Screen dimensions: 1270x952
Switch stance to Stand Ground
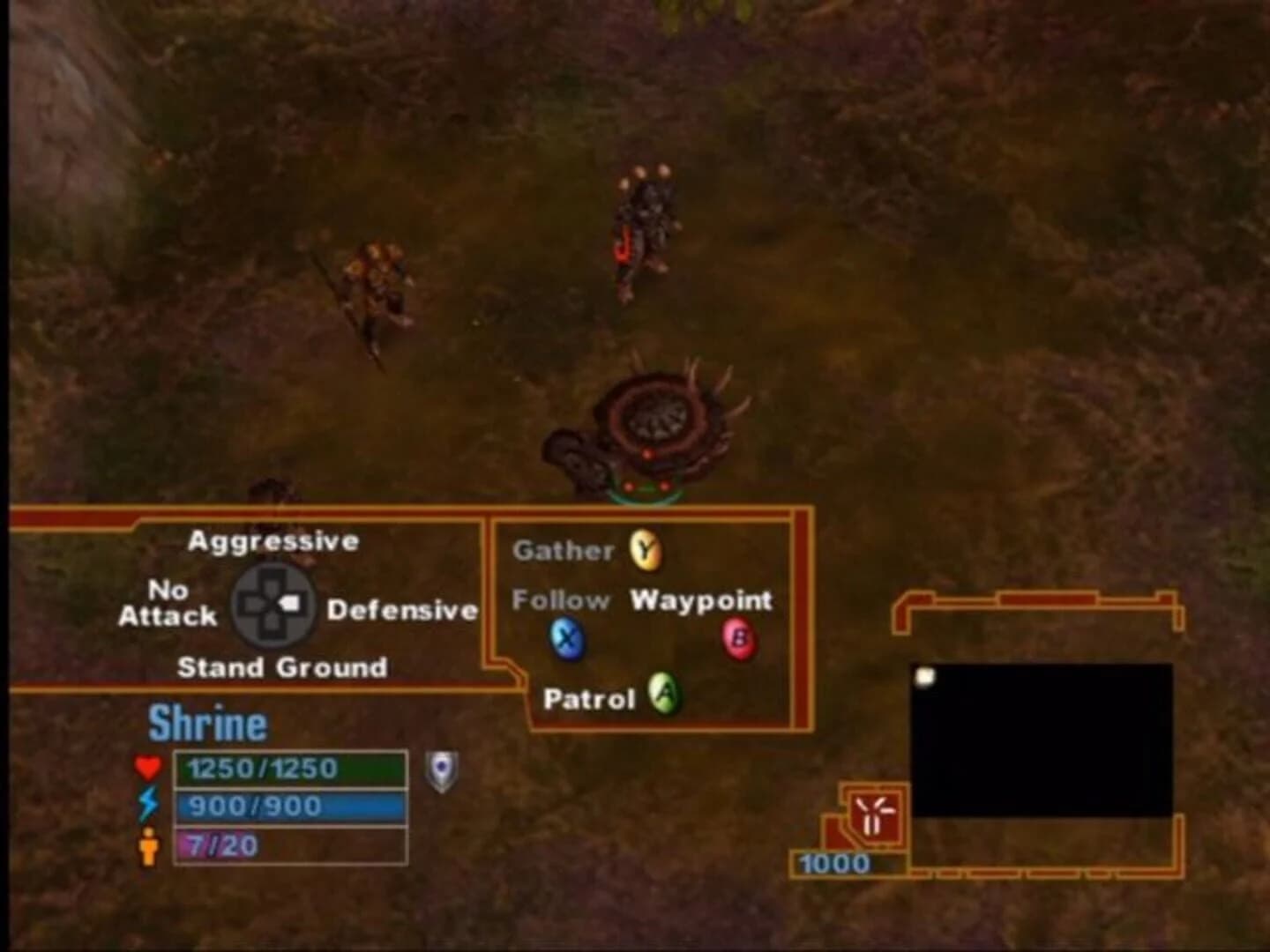pos(283,667)
